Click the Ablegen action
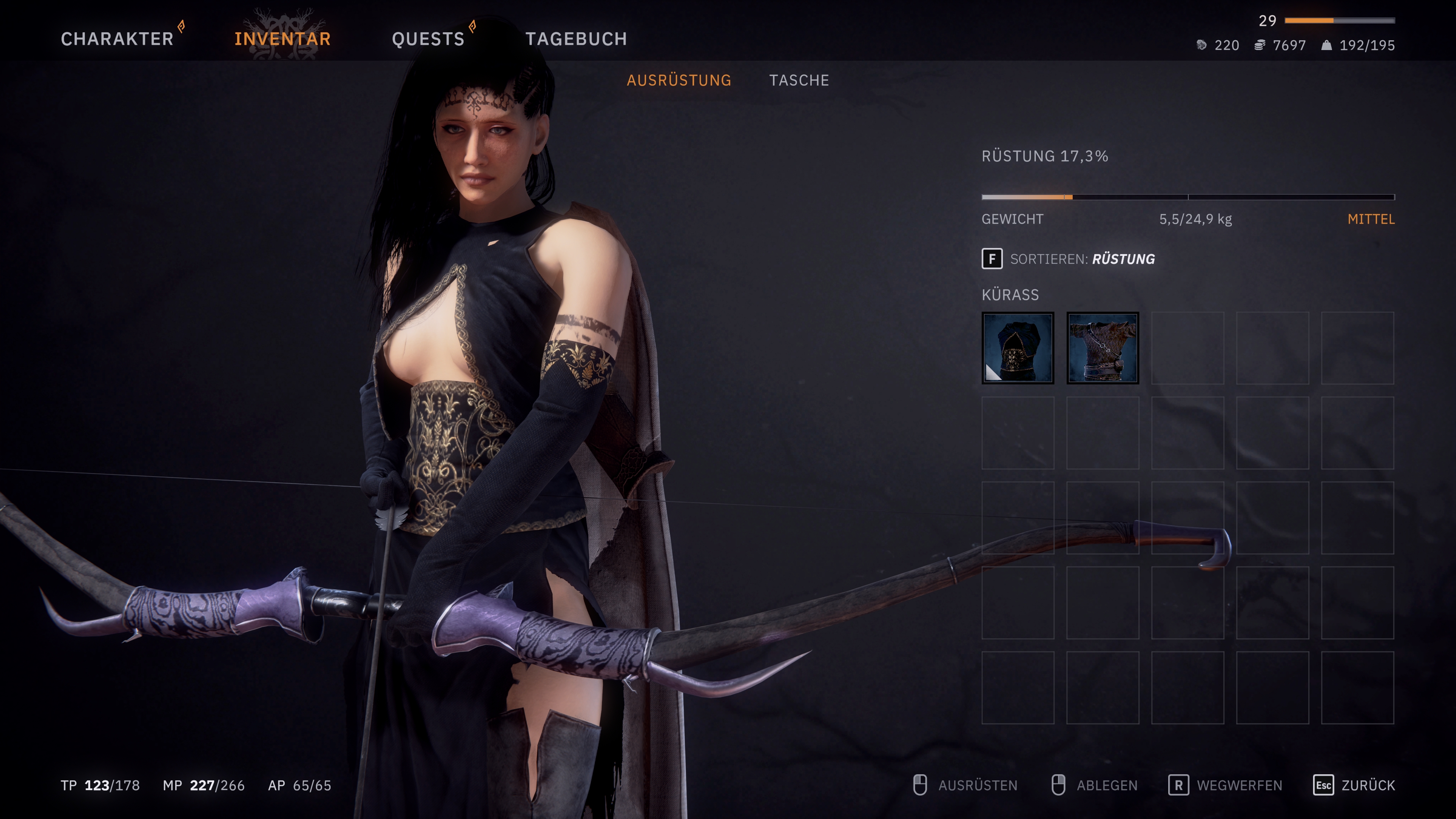This screenshot has width=1456, height=819. [1095, 786]
